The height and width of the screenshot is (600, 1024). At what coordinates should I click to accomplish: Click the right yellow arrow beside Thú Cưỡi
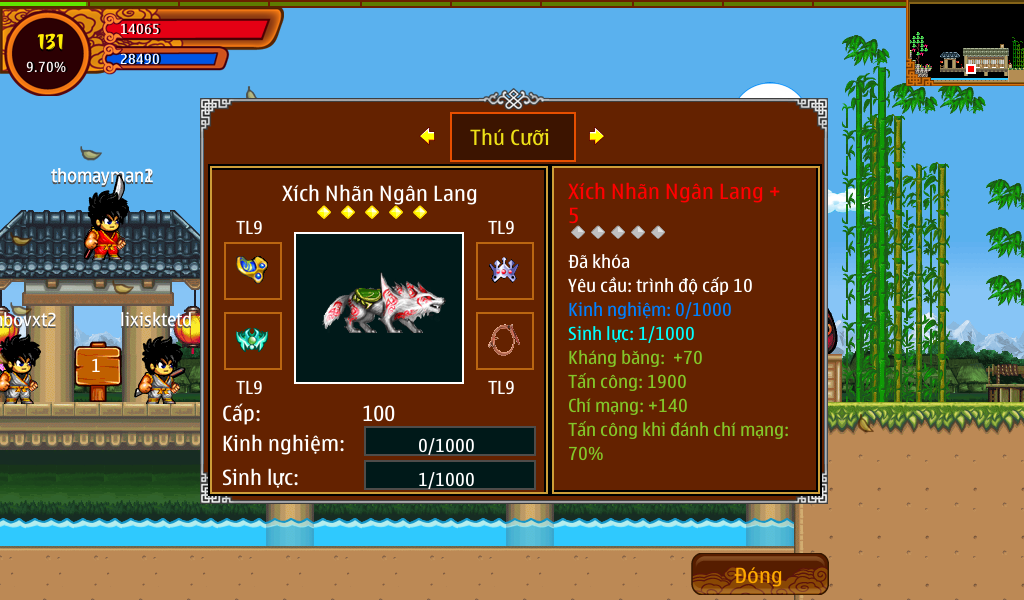(x=596, y=136)
